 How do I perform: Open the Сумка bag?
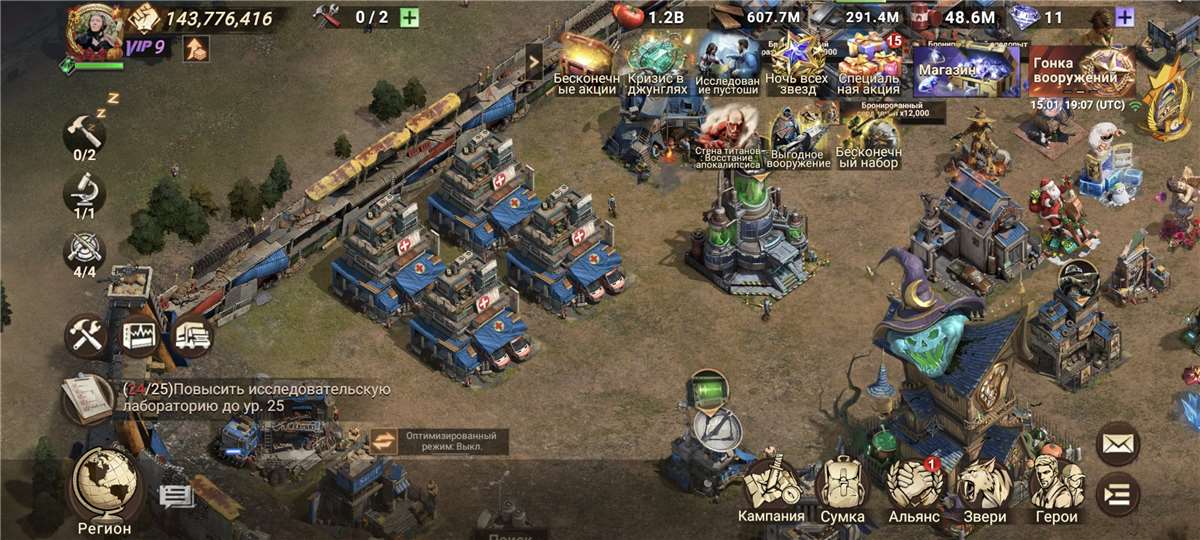(x=843, y=488)
